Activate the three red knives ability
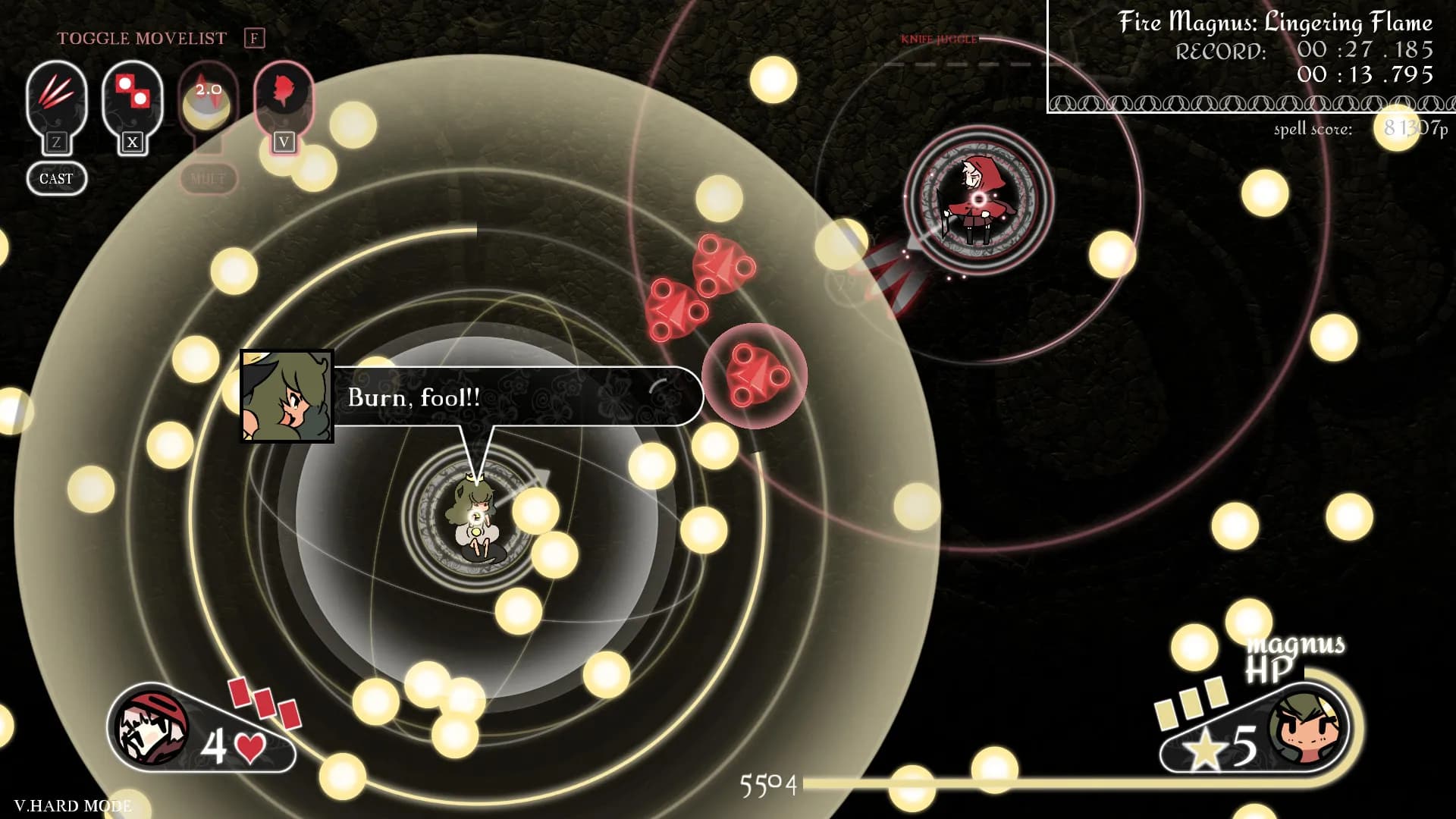Screen dimensions: 1456x819 [56, 99]
